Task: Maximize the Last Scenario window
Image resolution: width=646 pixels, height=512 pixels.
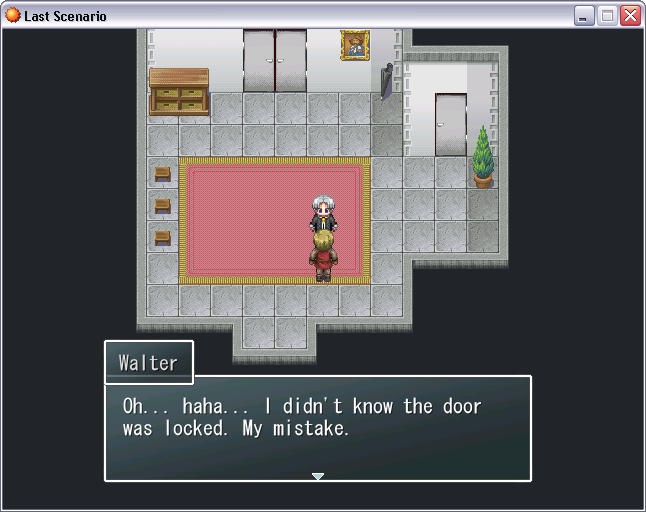Action: [x=607, y=16]
